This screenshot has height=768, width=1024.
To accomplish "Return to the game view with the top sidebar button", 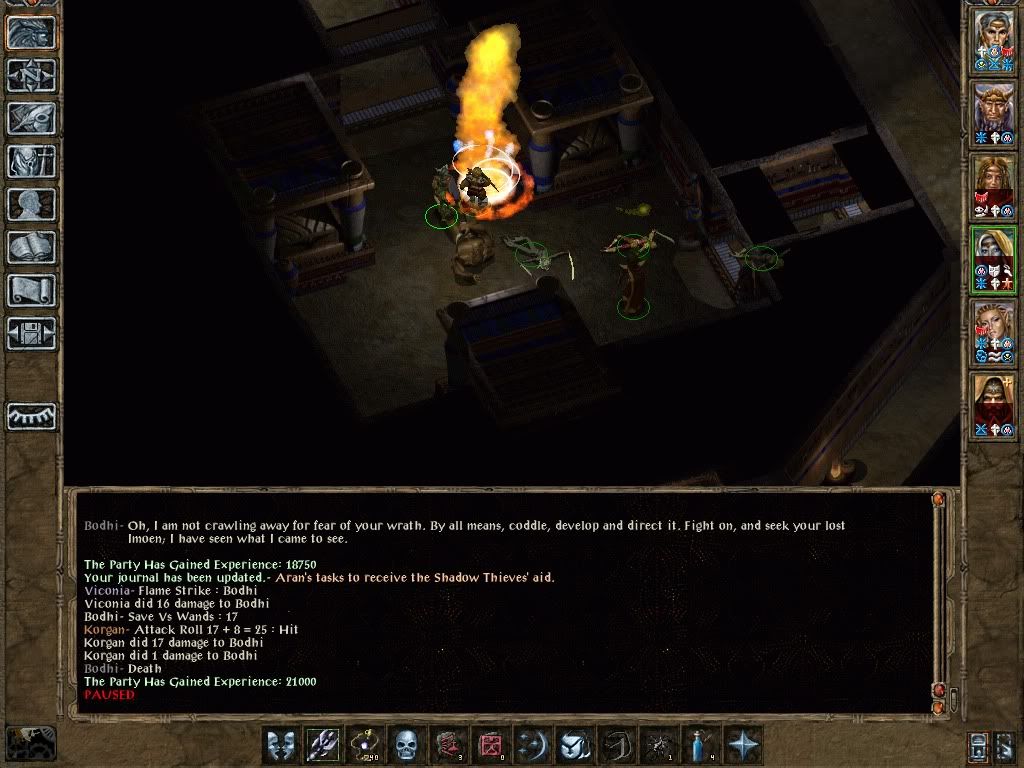I will point(31,32).
